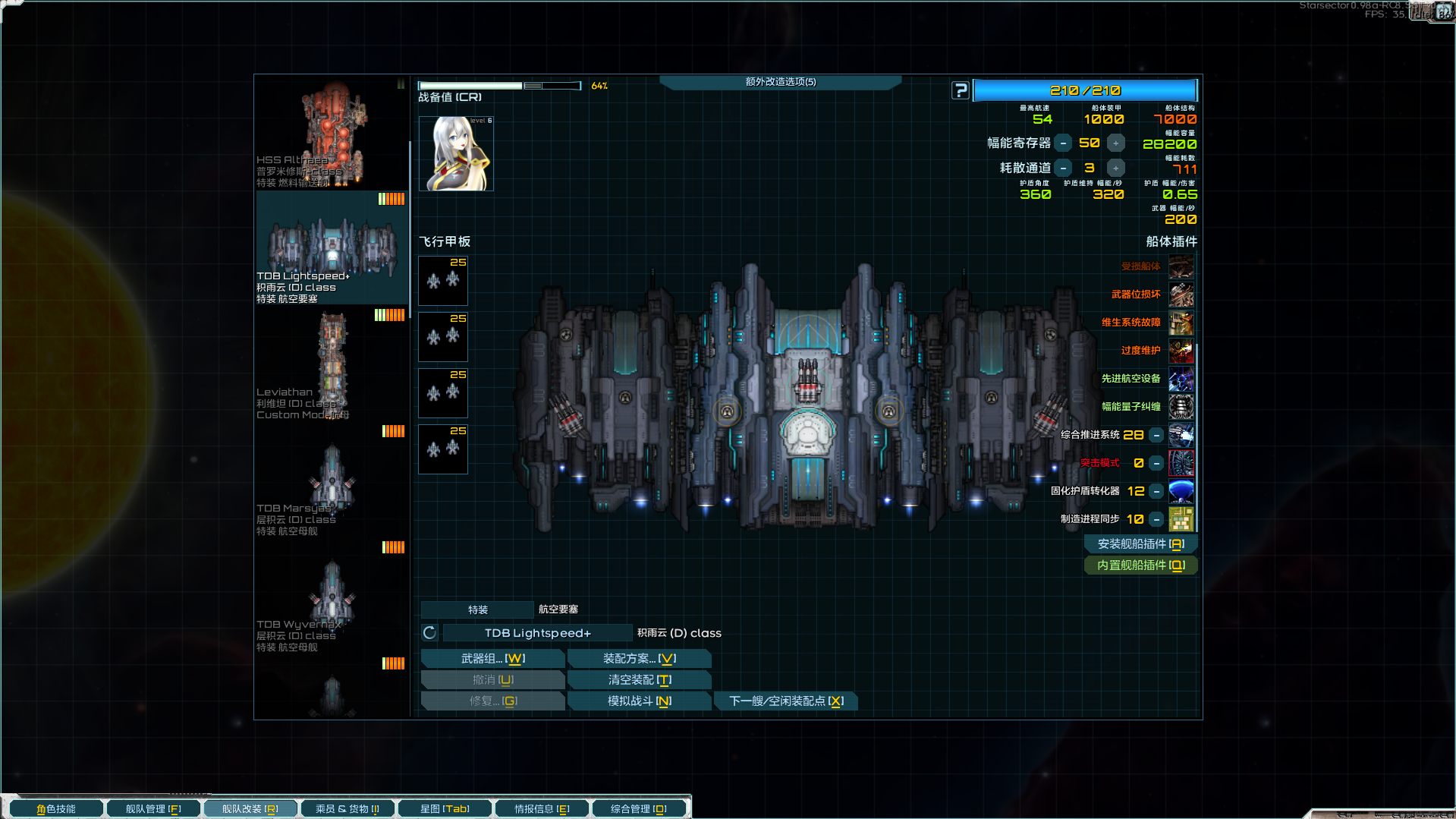Viewport: 1456px width, 819px height.
Task: Open the 星图 star map tab
Action: point(445,809)
